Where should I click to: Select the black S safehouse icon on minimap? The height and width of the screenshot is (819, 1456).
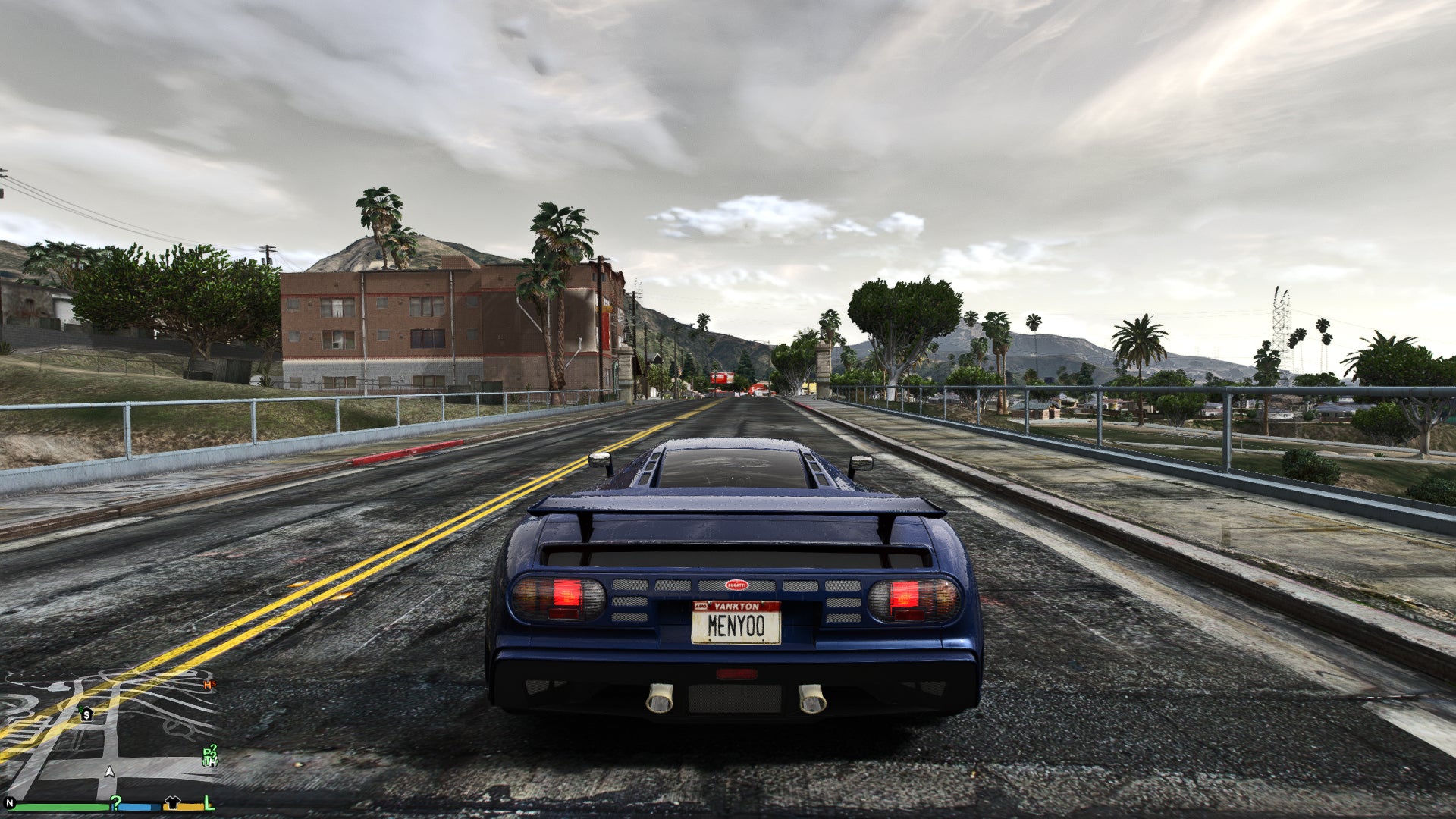[86, 715]
